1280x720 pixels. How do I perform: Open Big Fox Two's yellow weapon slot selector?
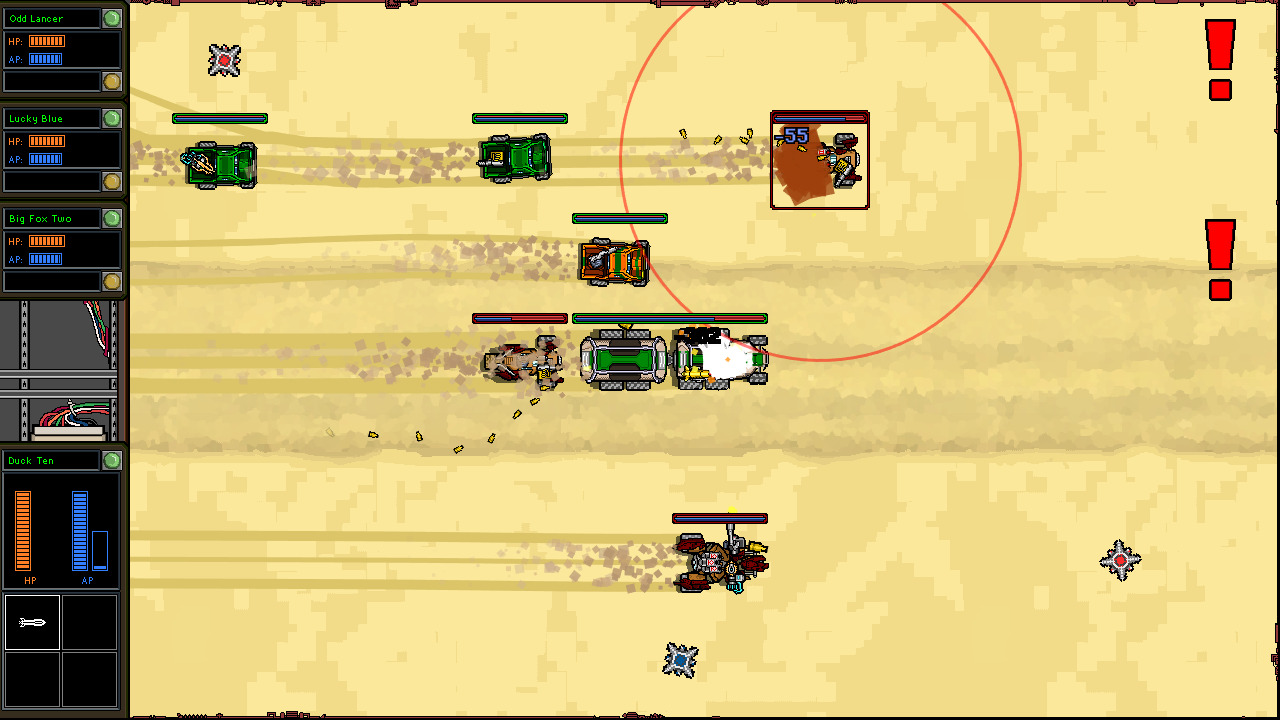tap(112, 281)
